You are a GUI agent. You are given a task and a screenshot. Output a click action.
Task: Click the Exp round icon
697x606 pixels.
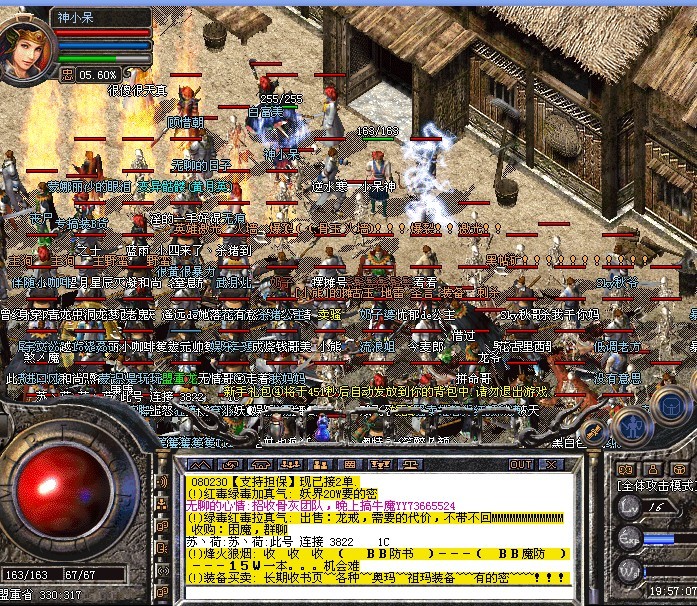630,539
